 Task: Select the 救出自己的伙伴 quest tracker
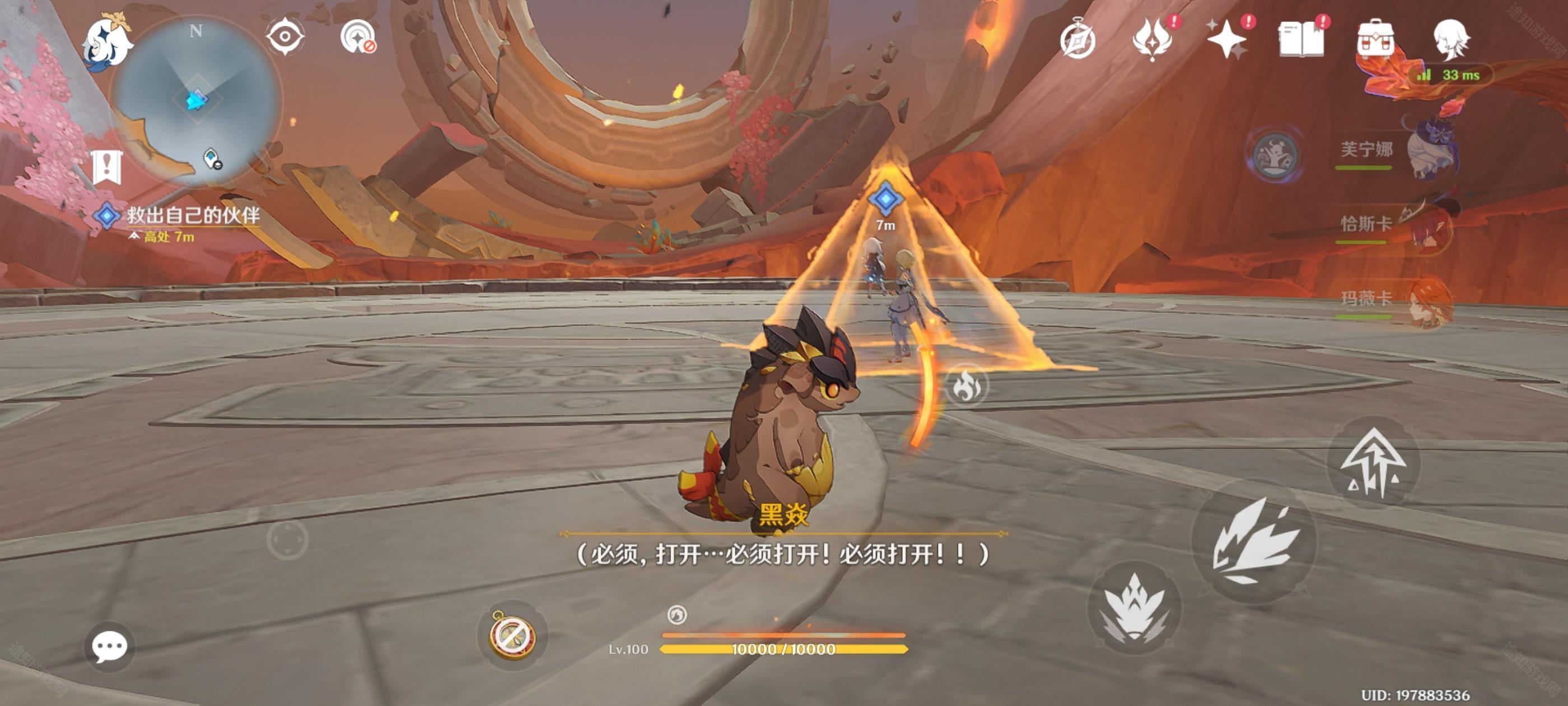click(192, 216)
